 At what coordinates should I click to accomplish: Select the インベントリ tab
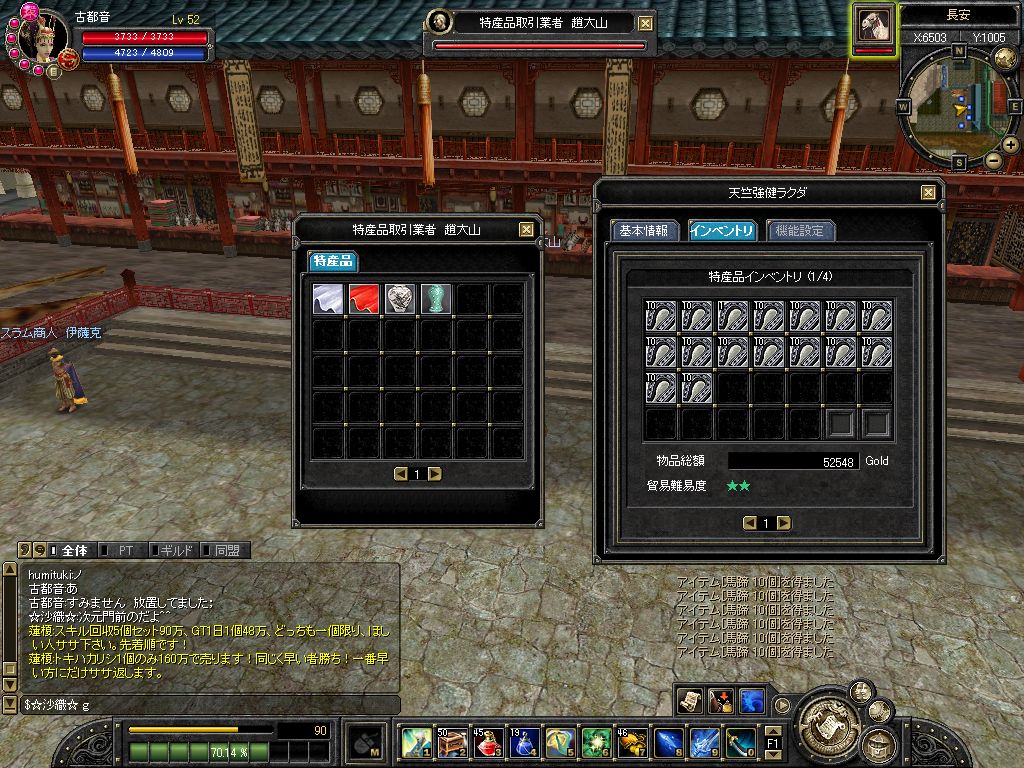pos(722,230)
